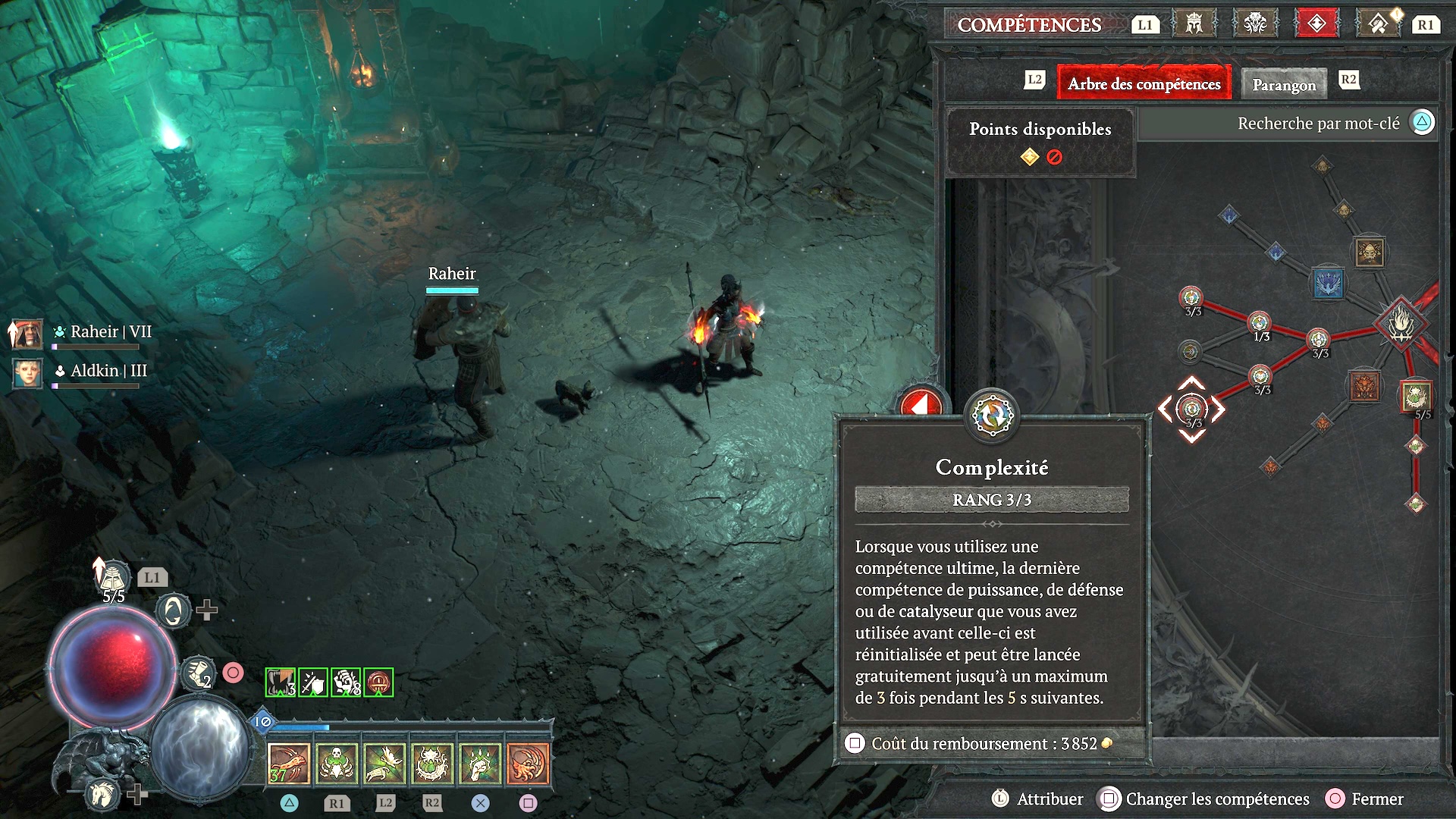Open the hammer tab with the alert marker
The height and width of the screenshot is (819, 1456).
[1379, 24]
